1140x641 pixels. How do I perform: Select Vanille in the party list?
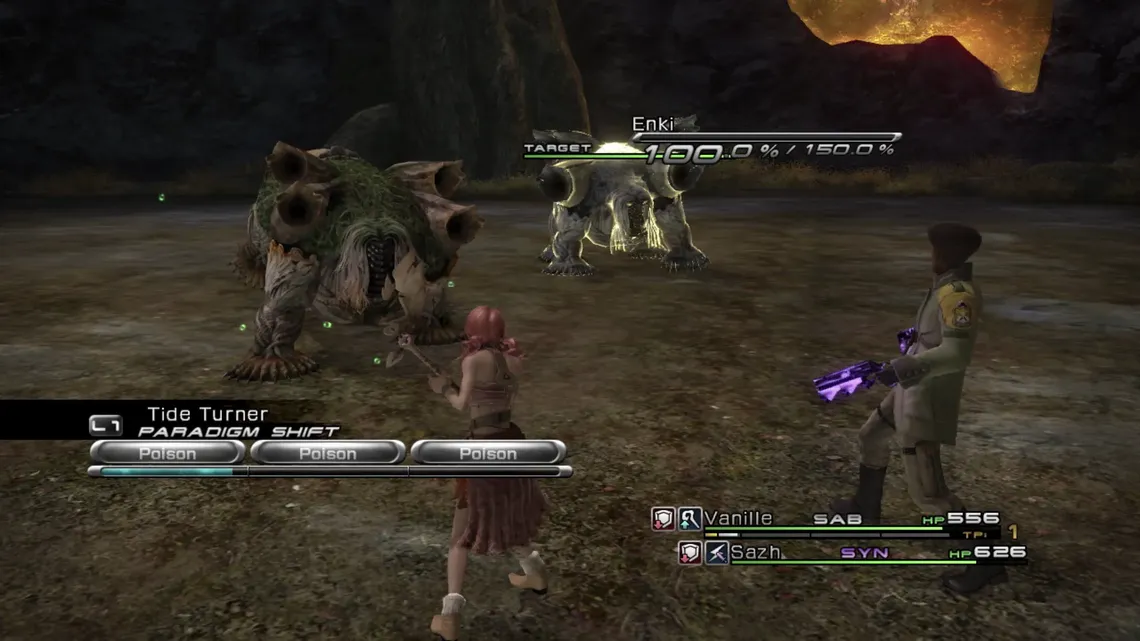738,518
